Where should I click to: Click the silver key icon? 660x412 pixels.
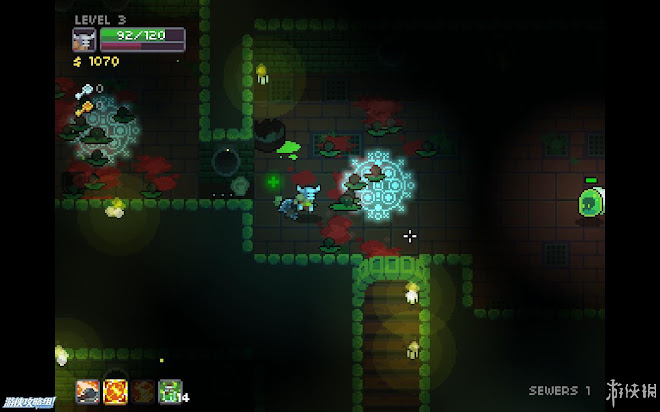[x=84, y=90]
